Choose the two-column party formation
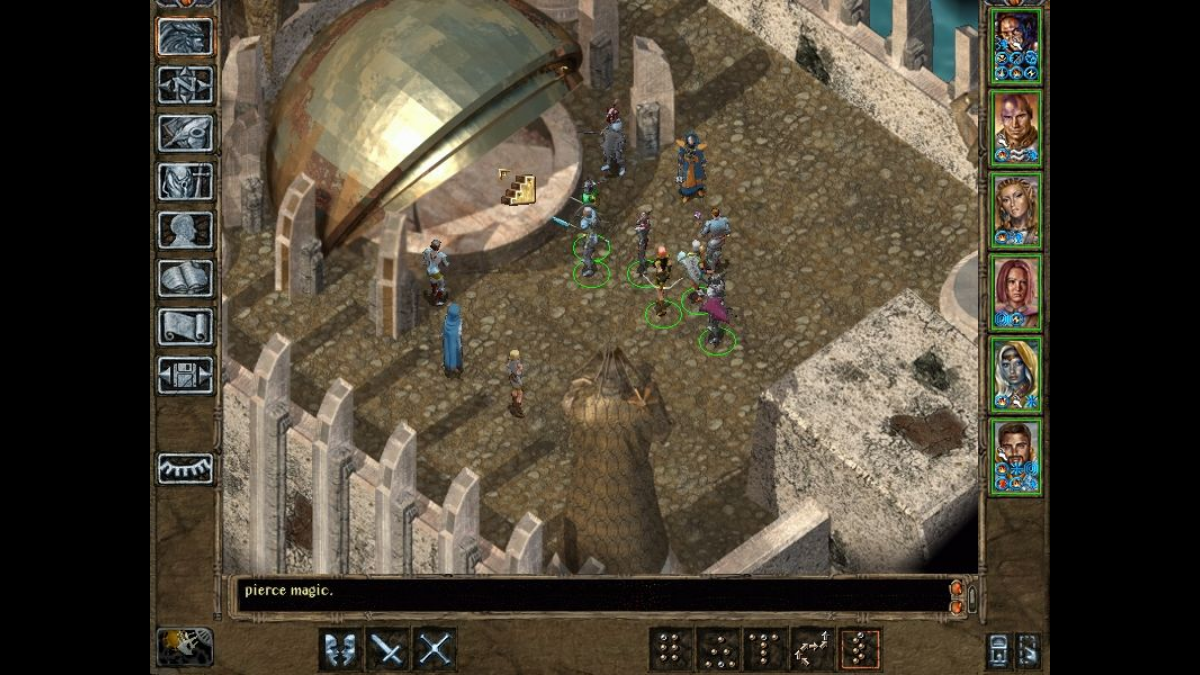The width and height of the screenshot is (1200, 675). click(671, 649)
